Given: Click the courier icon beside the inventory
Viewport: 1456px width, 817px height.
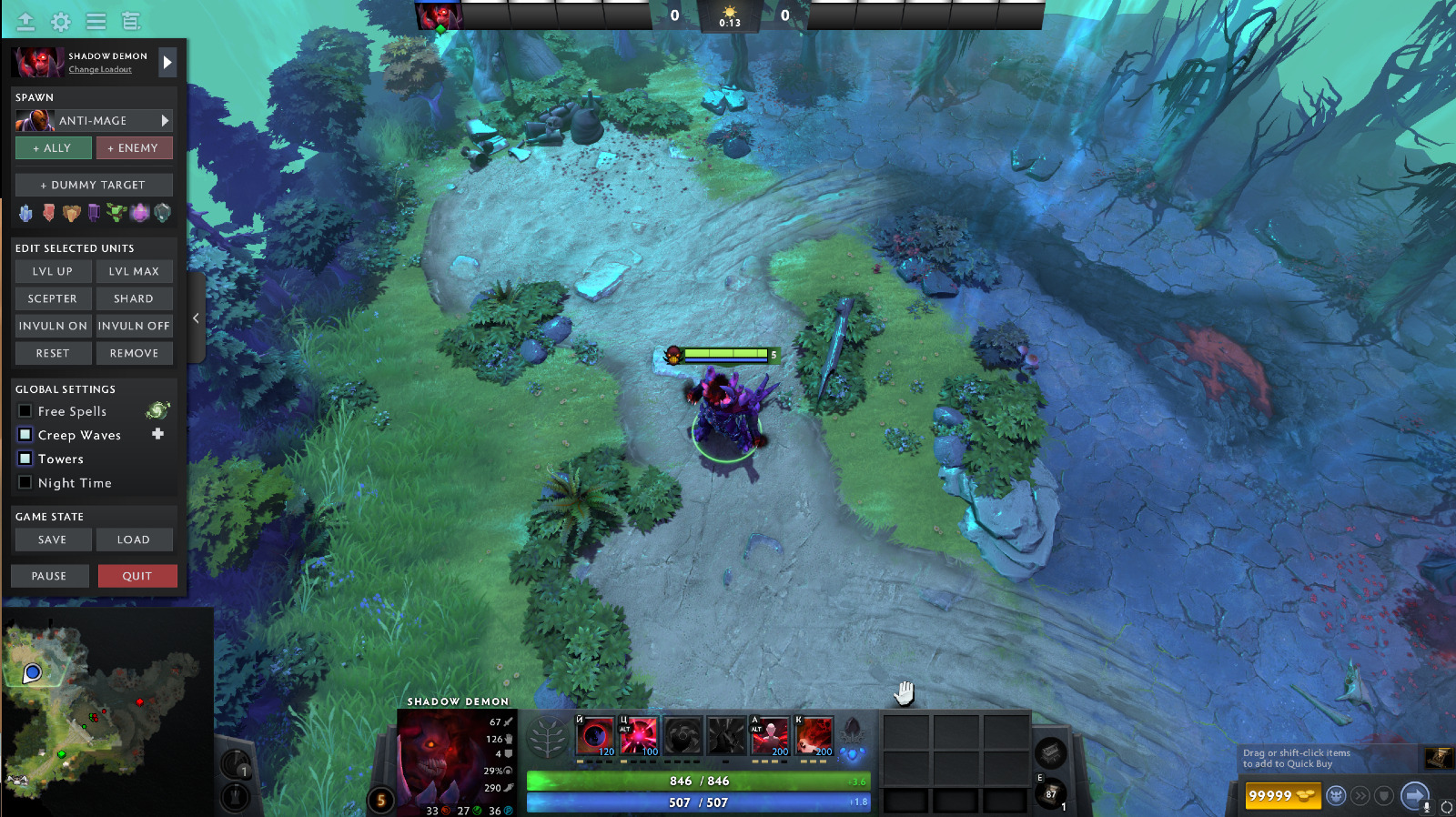Looking at the screenshot, I should pos(1336,795).
